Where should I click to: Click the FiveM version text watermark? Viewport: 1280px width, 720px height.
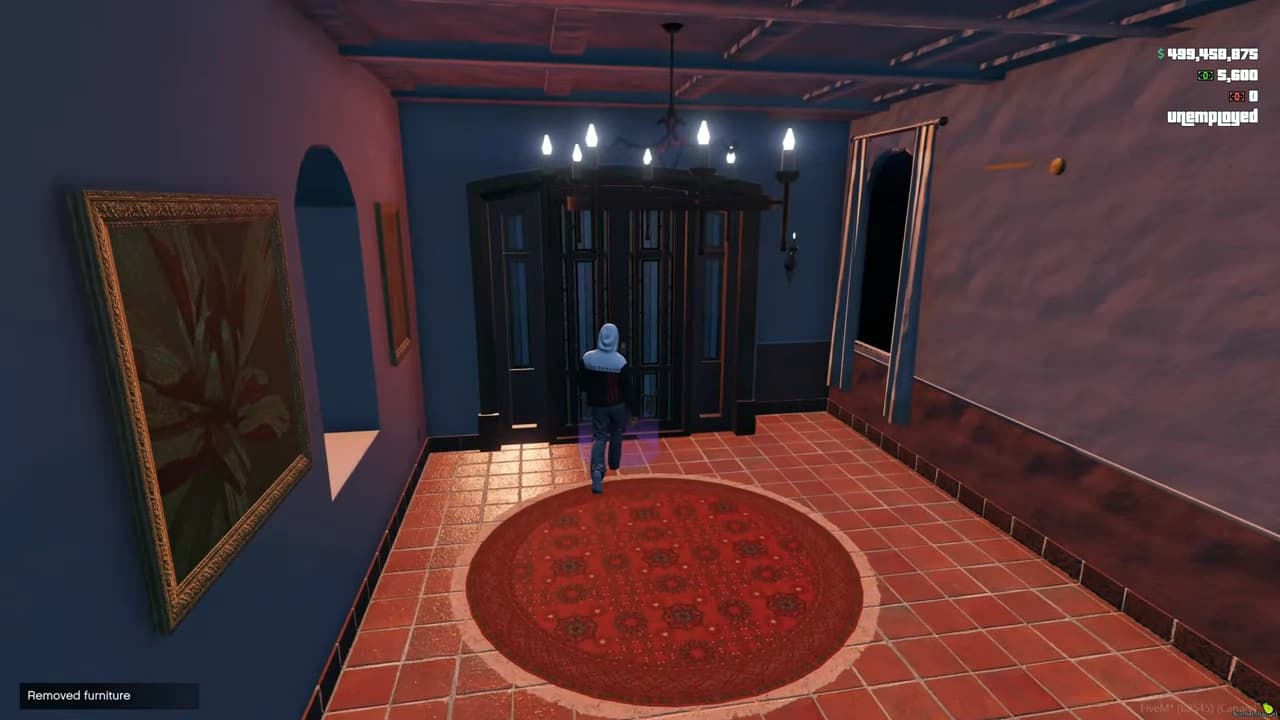pos(1190,705)
